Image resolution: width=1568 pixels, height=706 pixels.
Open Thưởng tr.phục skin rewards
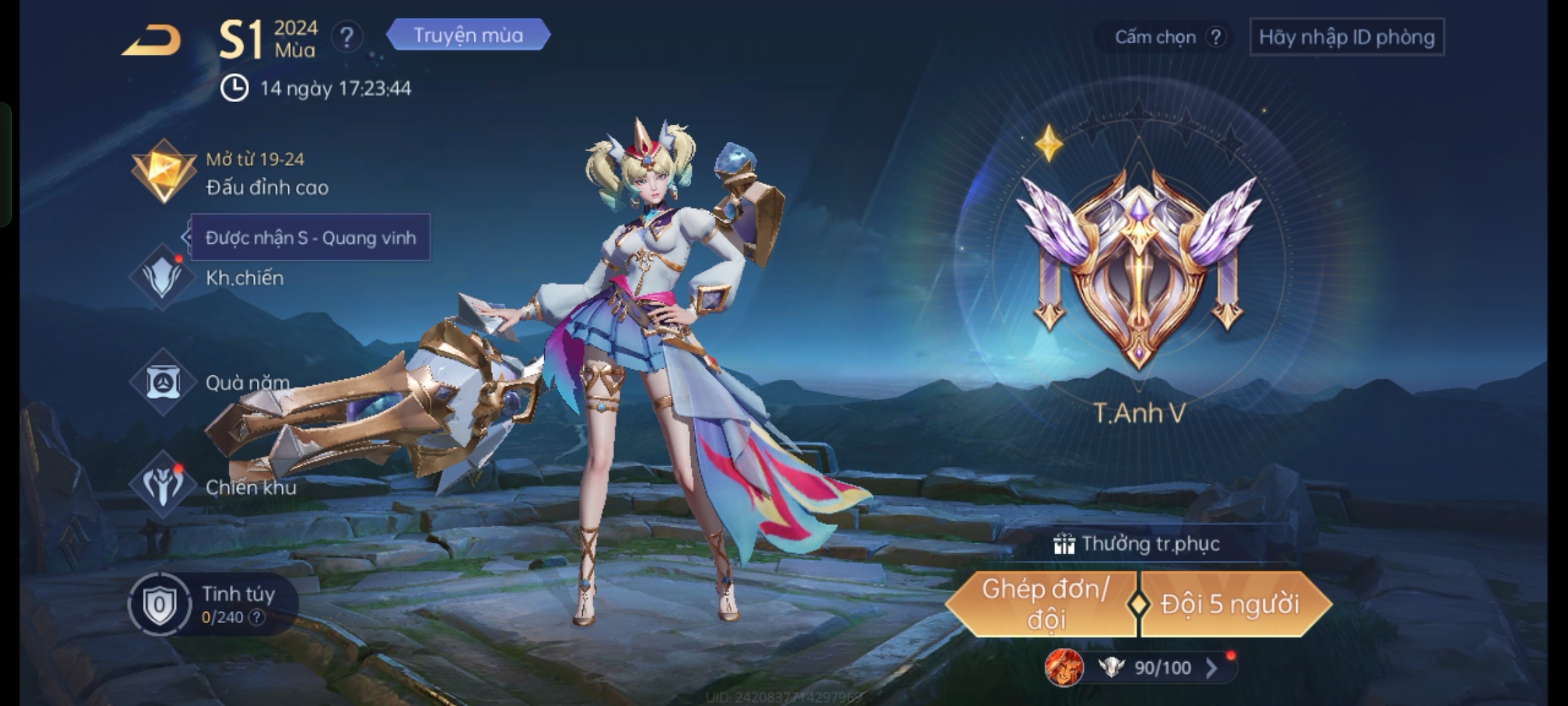1137,544
